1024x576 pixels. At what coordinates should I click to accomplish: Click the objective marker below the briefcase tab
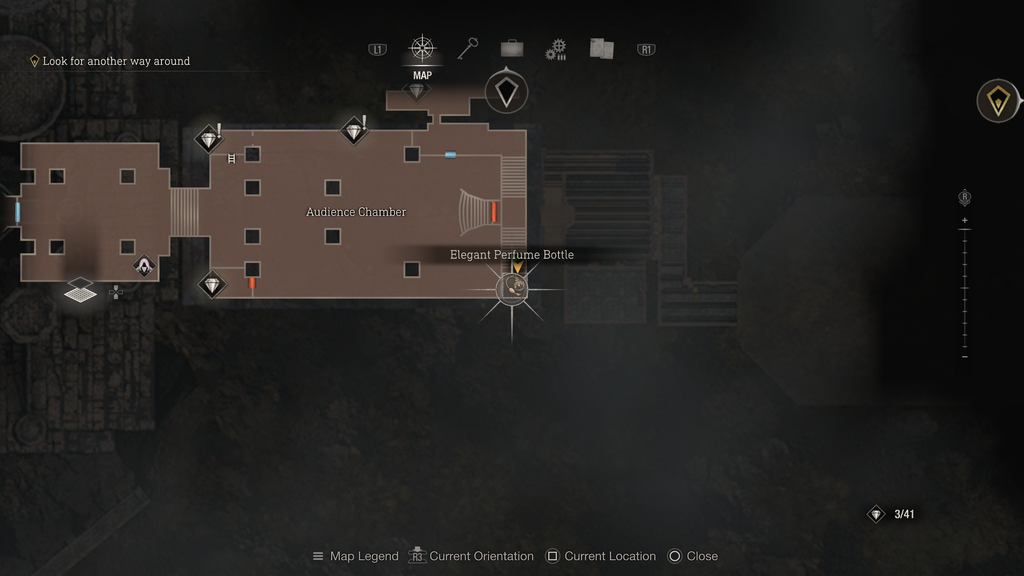pos(506,93)
